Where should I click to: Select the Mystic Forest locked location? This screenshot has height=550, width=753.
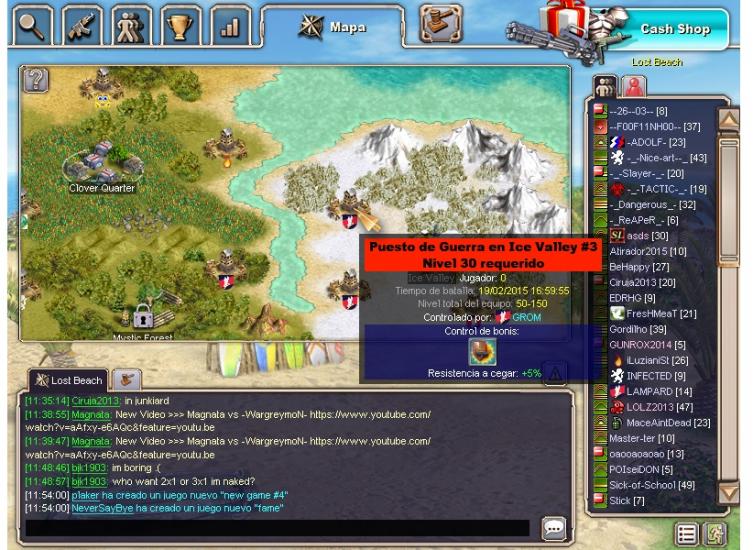(143, 318)
